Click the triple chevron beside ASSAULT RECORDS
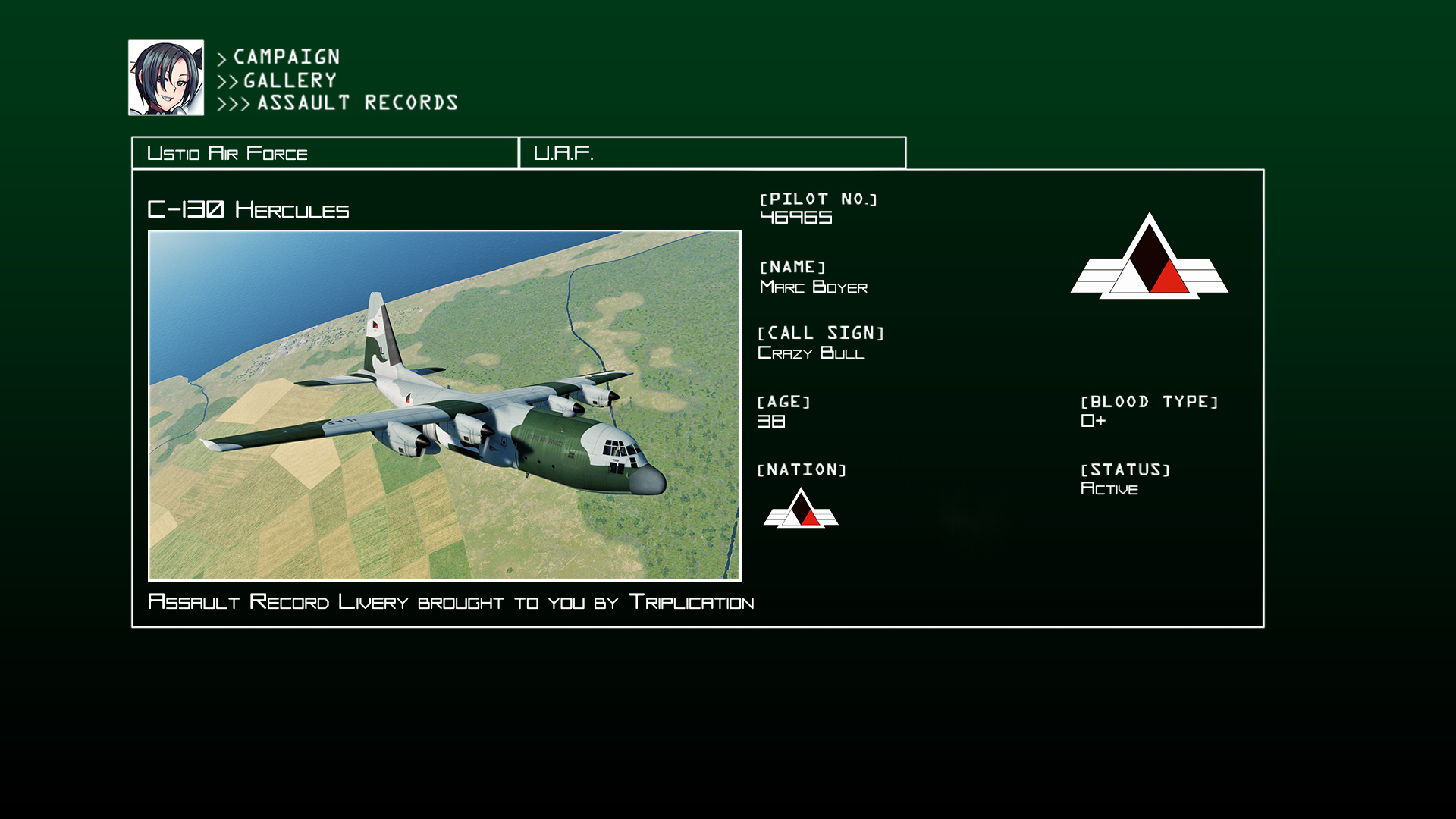 coord(232,103)
